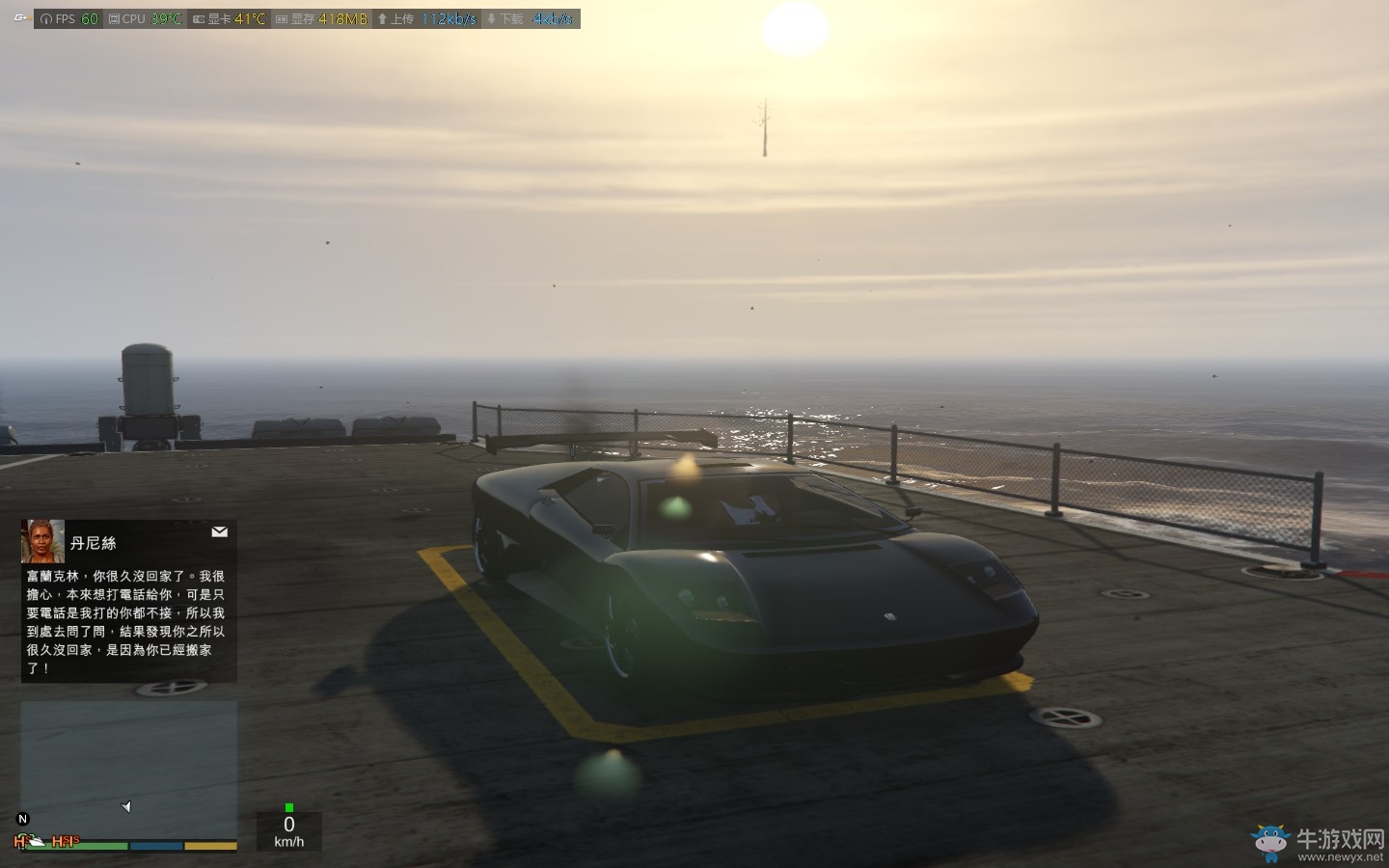Open the envelope icon on the message notification
Viewport: 1389px width, 868px height.
coord(220,531)
